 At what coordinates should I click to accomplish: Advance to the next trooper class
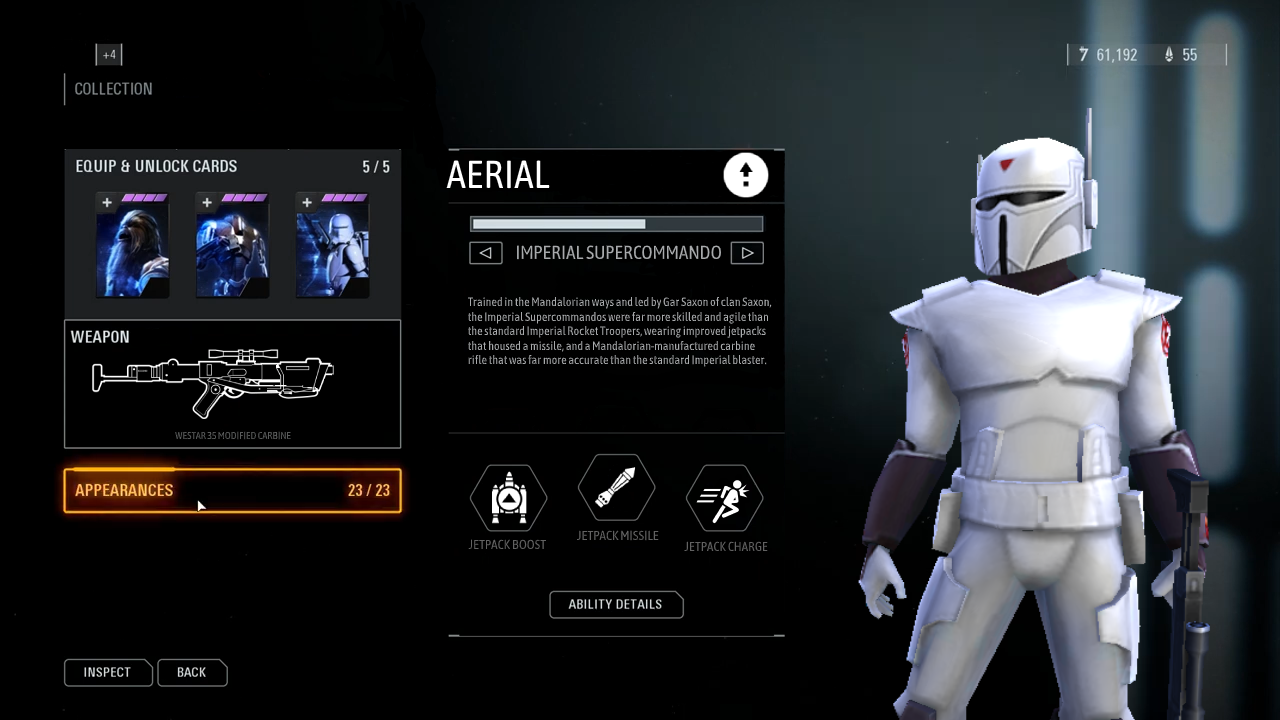coord(747,252)
